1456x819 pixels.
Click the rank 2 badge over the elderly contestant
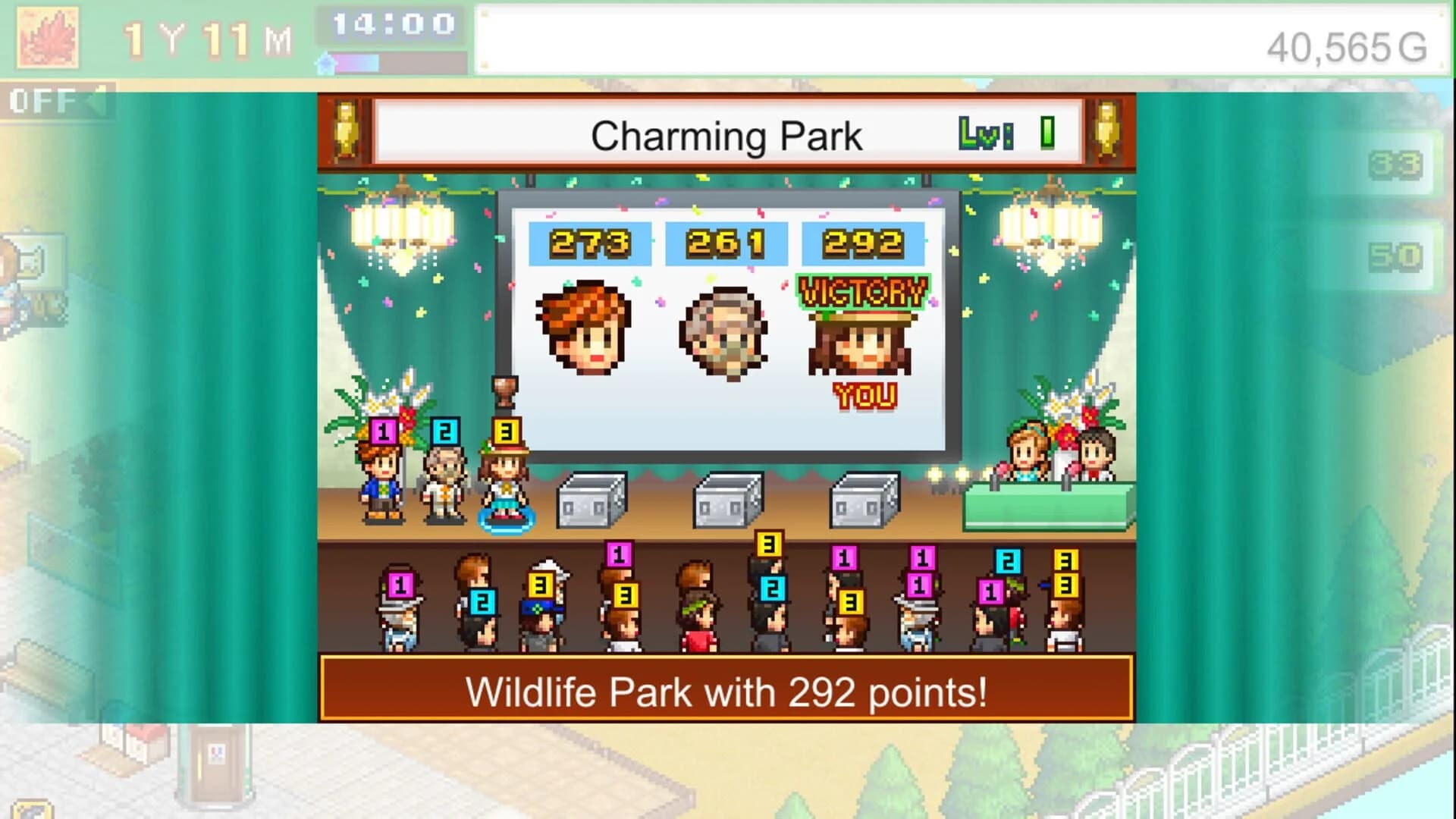coord(445,430)
